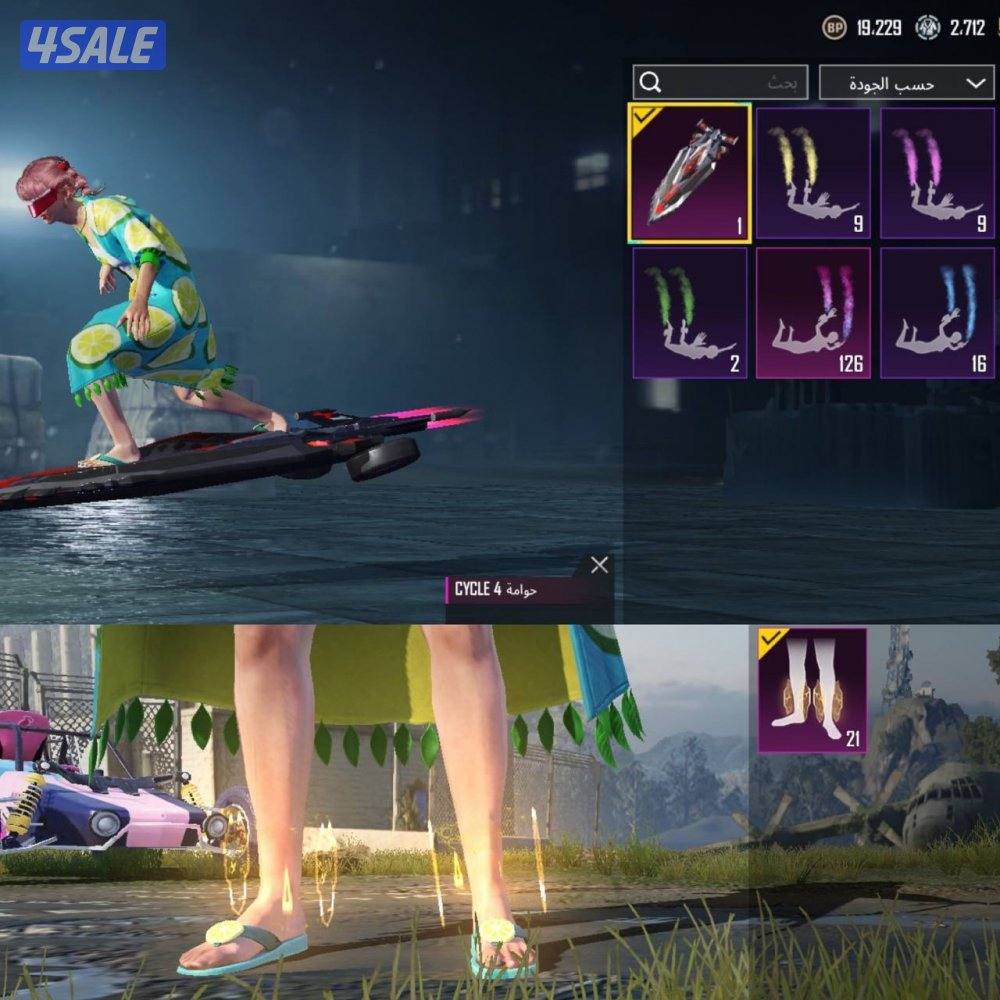
Task: Choose the pink-blue smoke trail with 126
Action: [812, 312]
